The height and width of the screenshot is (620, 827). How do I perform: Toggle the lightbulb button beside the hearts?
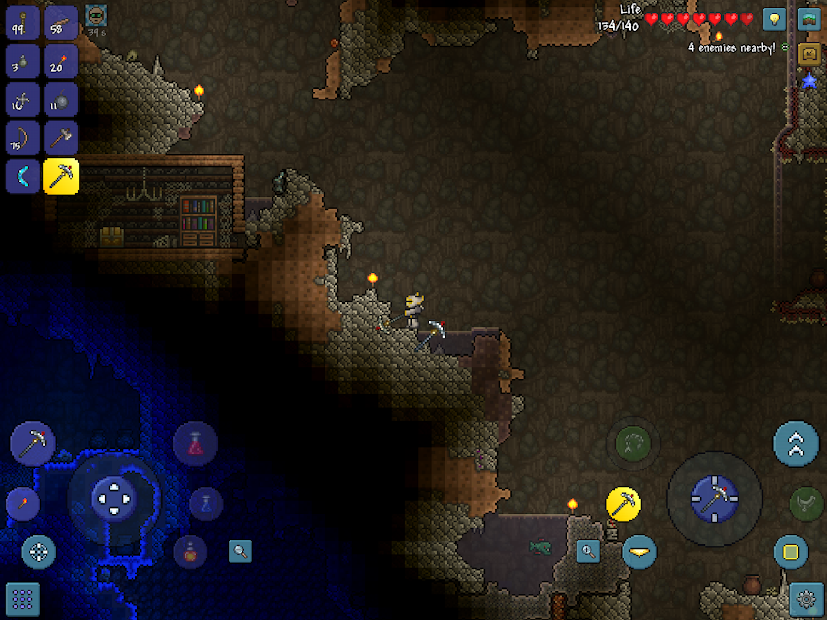pos(774,19)
